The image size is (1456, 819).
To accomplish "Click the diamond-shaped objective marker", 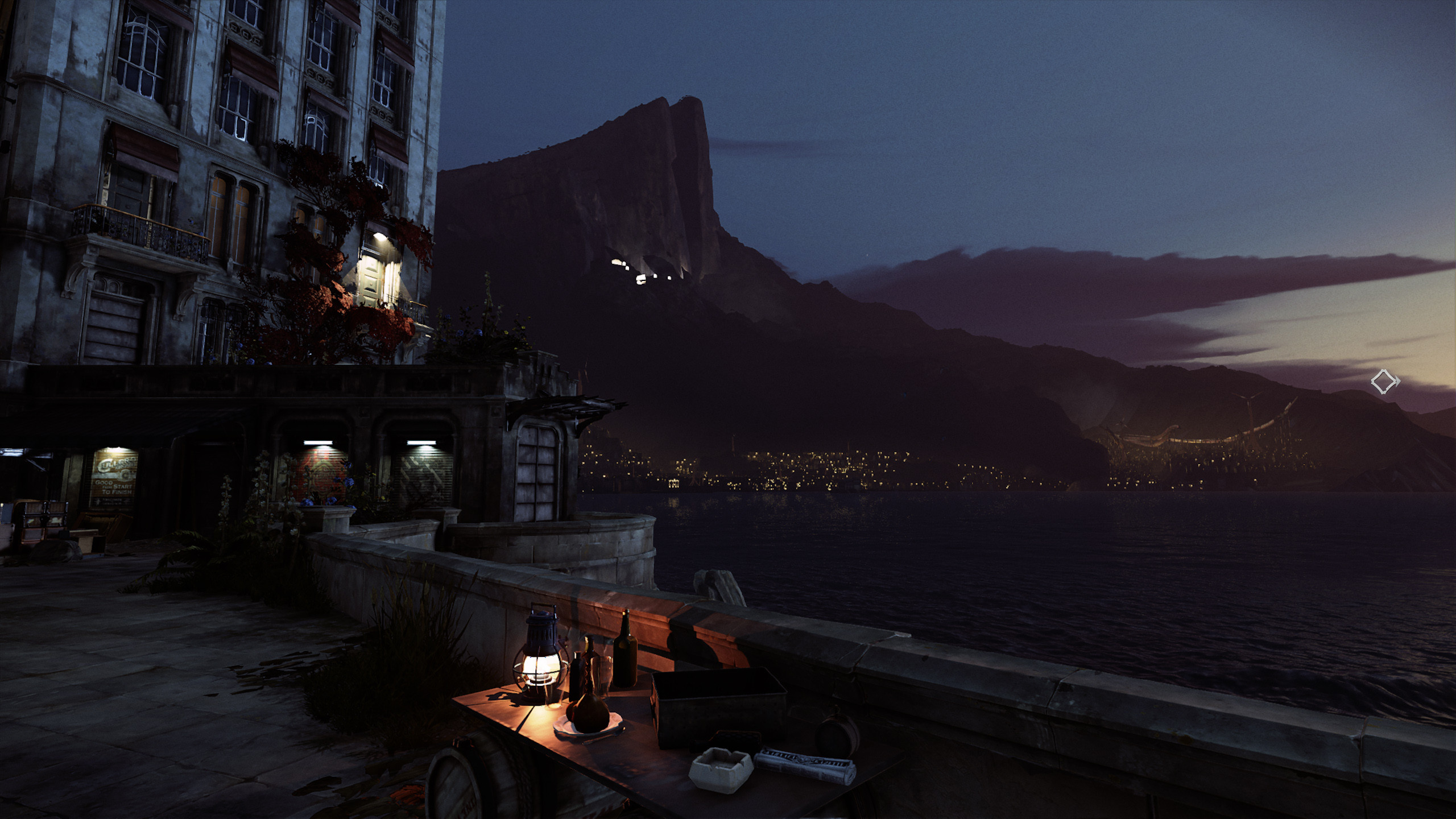I will [1384, 381].
